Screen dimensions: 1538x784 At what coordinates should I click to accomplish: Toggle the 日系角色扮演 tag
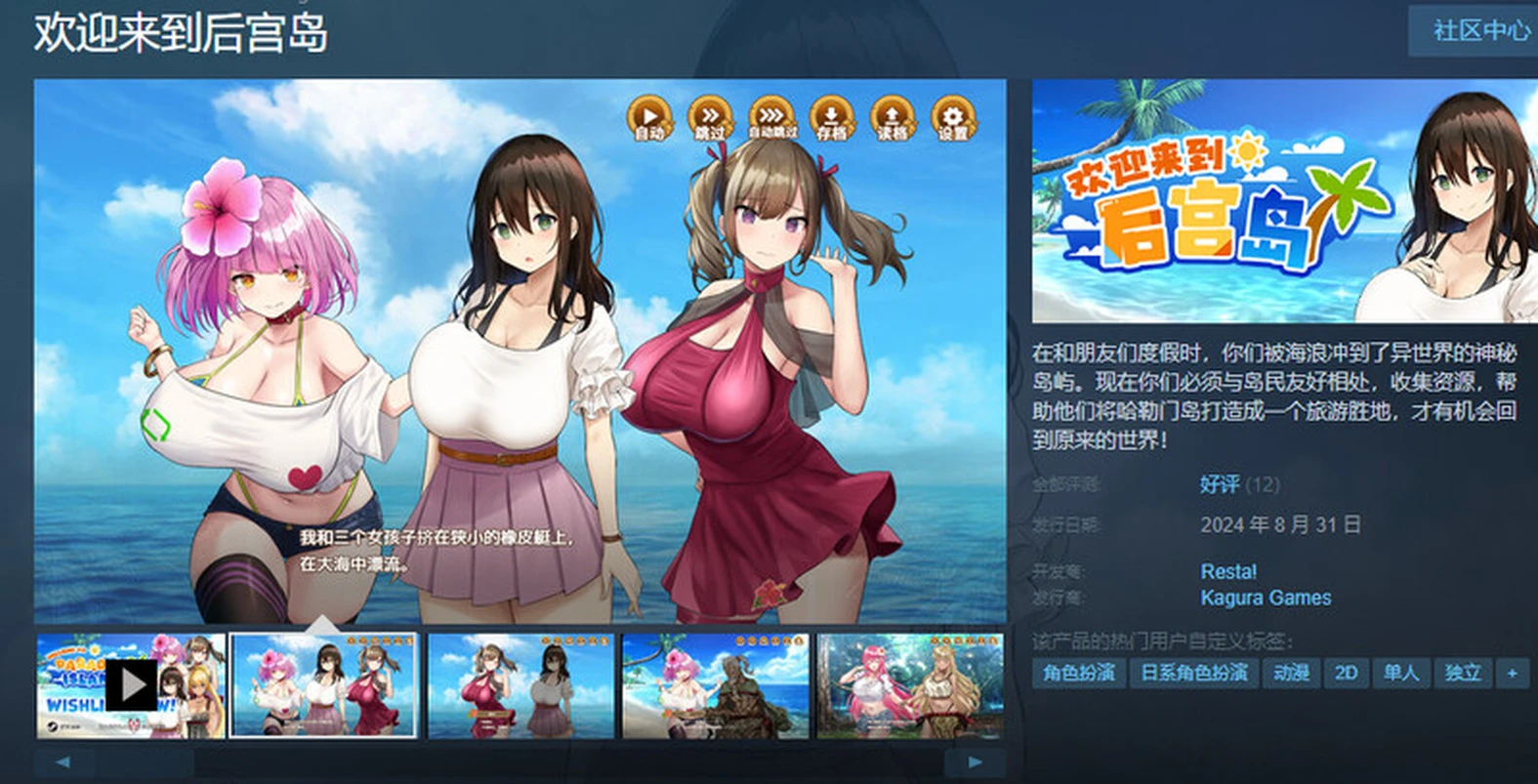coord(1191,673)
